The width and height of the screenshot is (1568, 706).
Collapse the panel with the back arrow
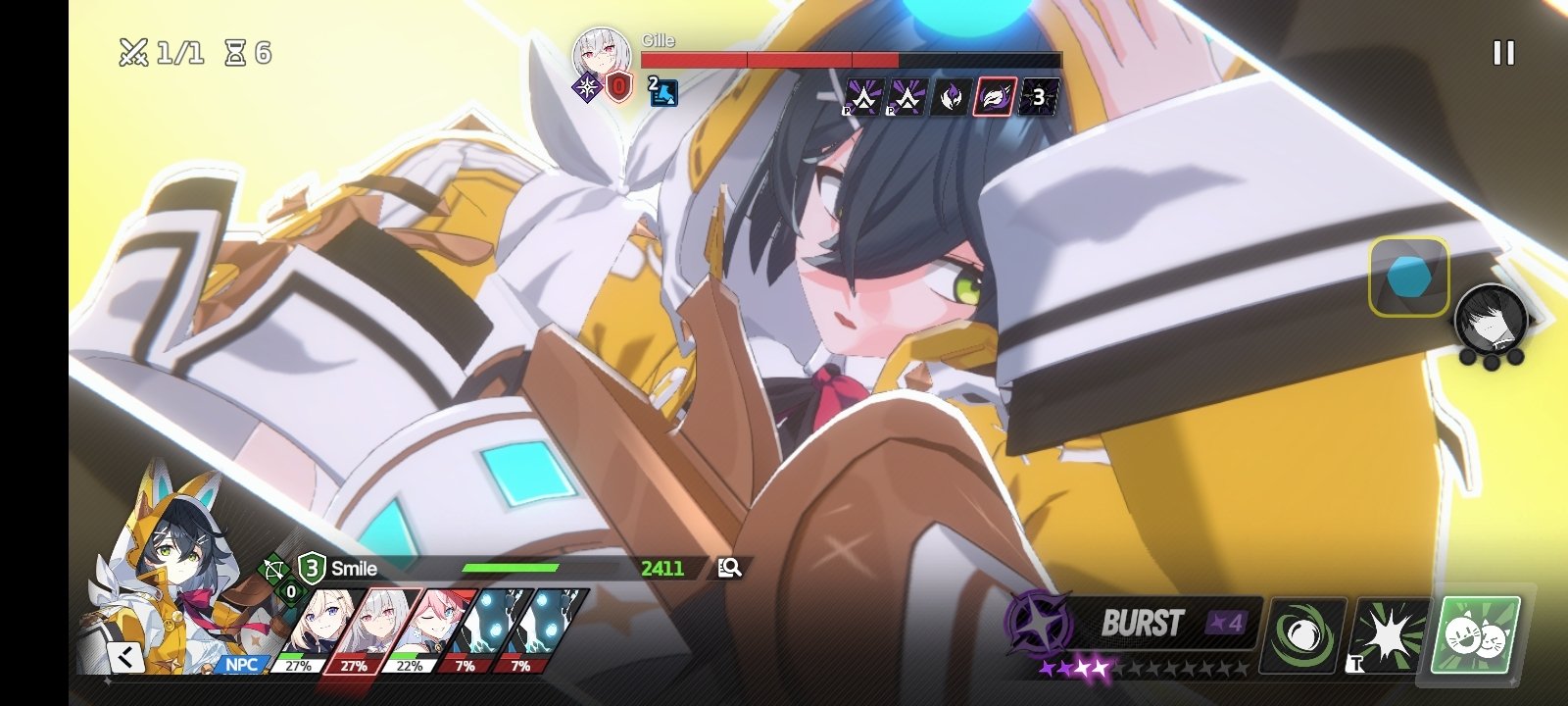pyautogui.click(x=126, y=656)
